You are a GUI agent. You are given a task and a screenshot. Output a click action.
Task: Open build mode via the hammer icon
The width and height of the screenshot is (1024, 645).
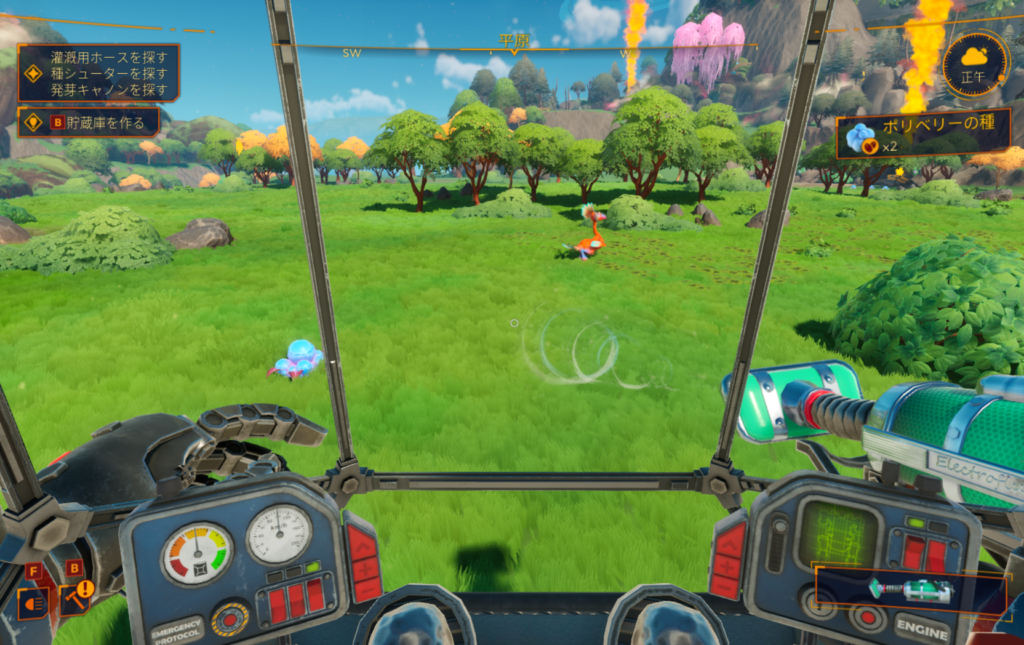click(75, 598)
